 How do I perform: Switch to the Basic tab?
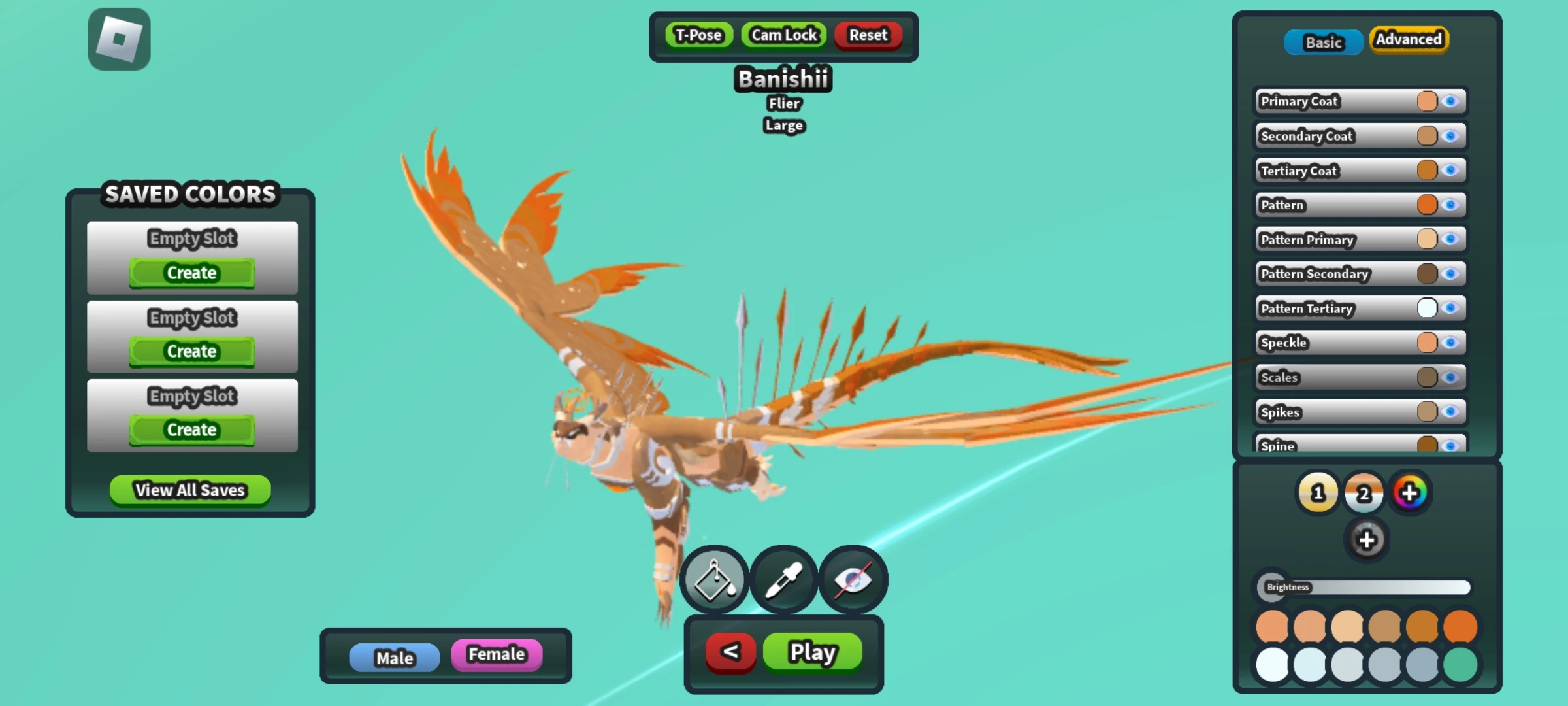click(x=1323, y=42)
